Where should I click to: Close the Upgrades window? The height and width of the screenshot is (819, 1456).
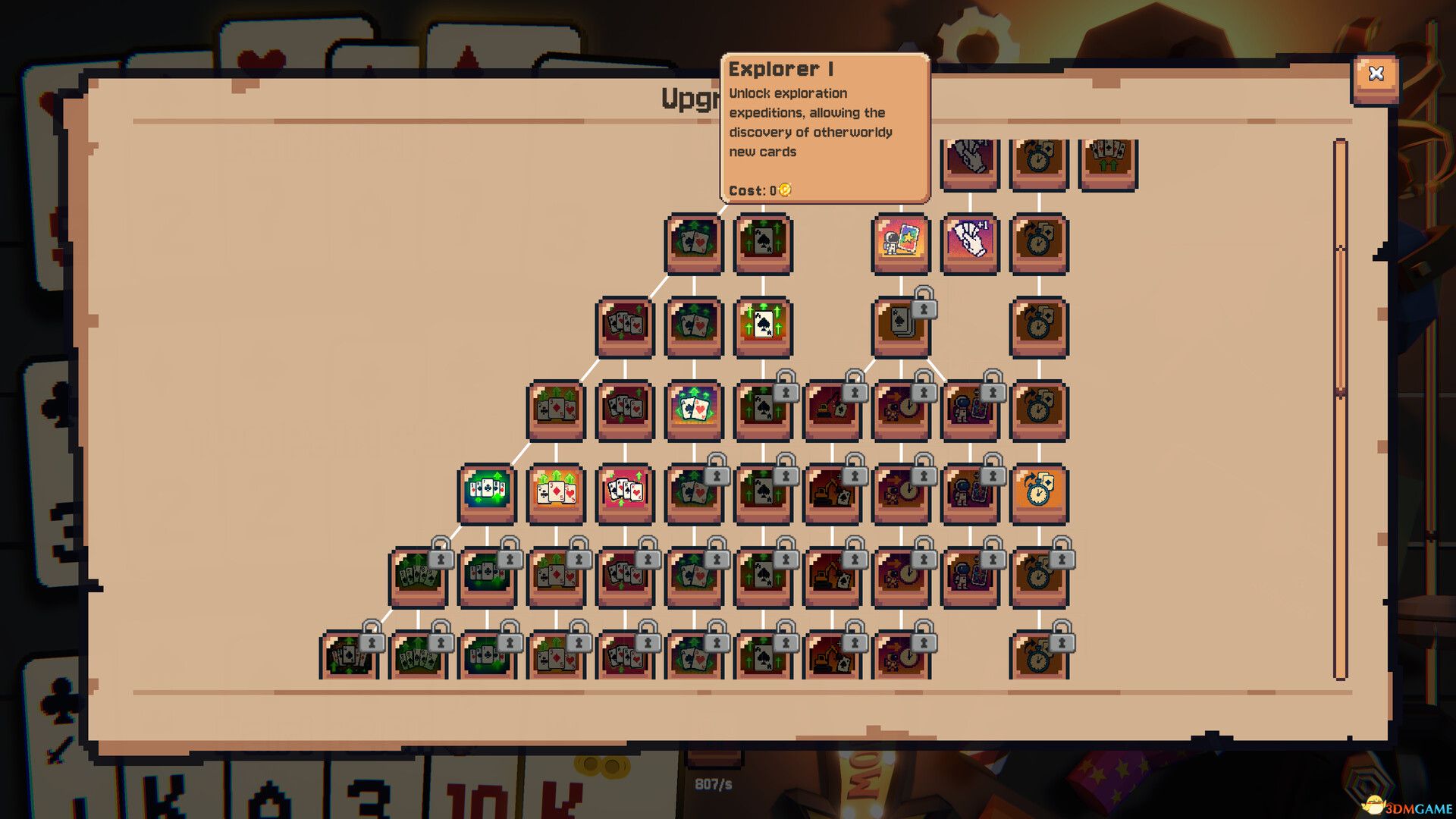(1376, 74)
